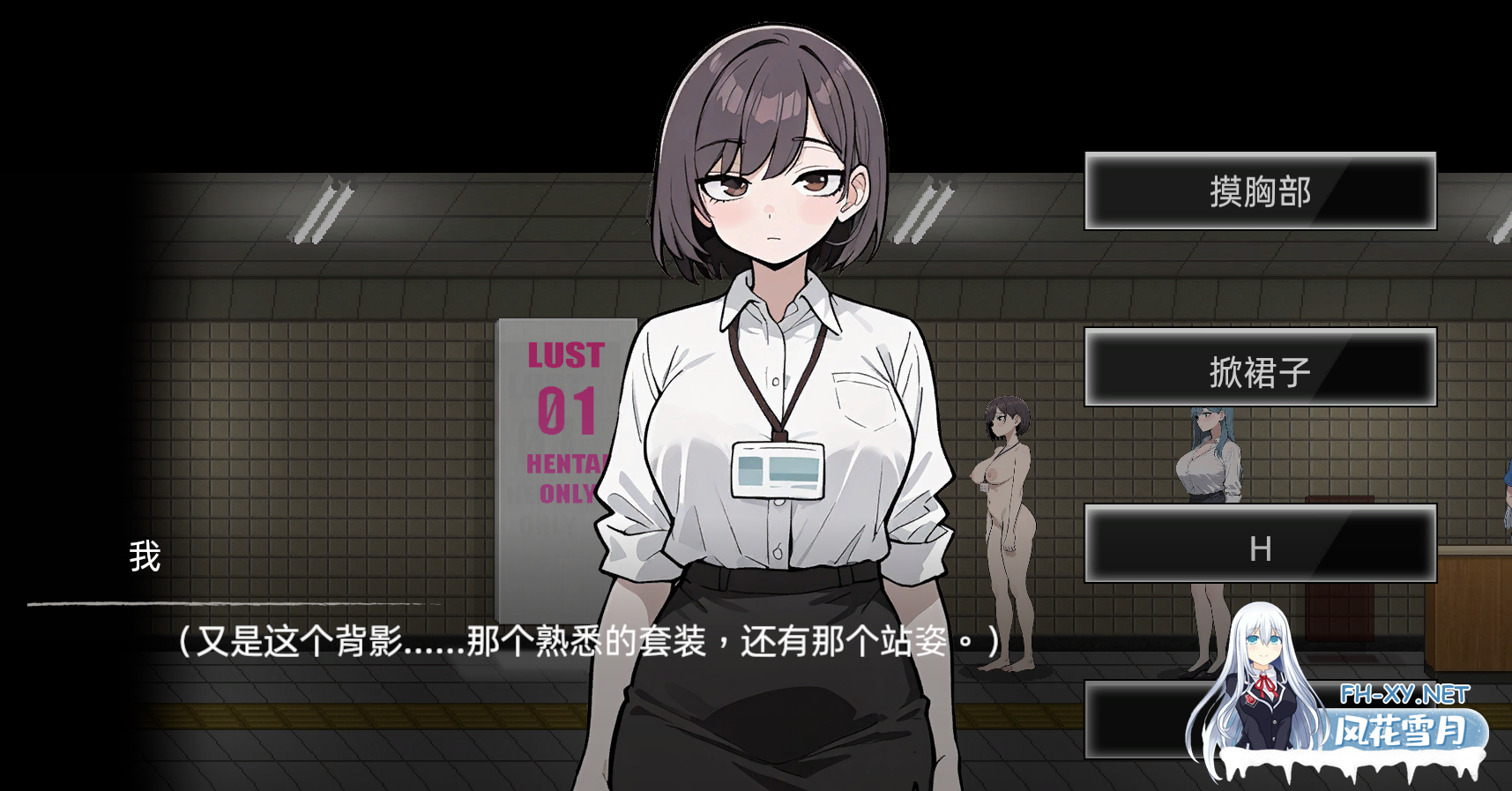This screenshot has height=791, width=1512.
Task: Select the 摸胸部 choice button
Action: pos(1259,191)
